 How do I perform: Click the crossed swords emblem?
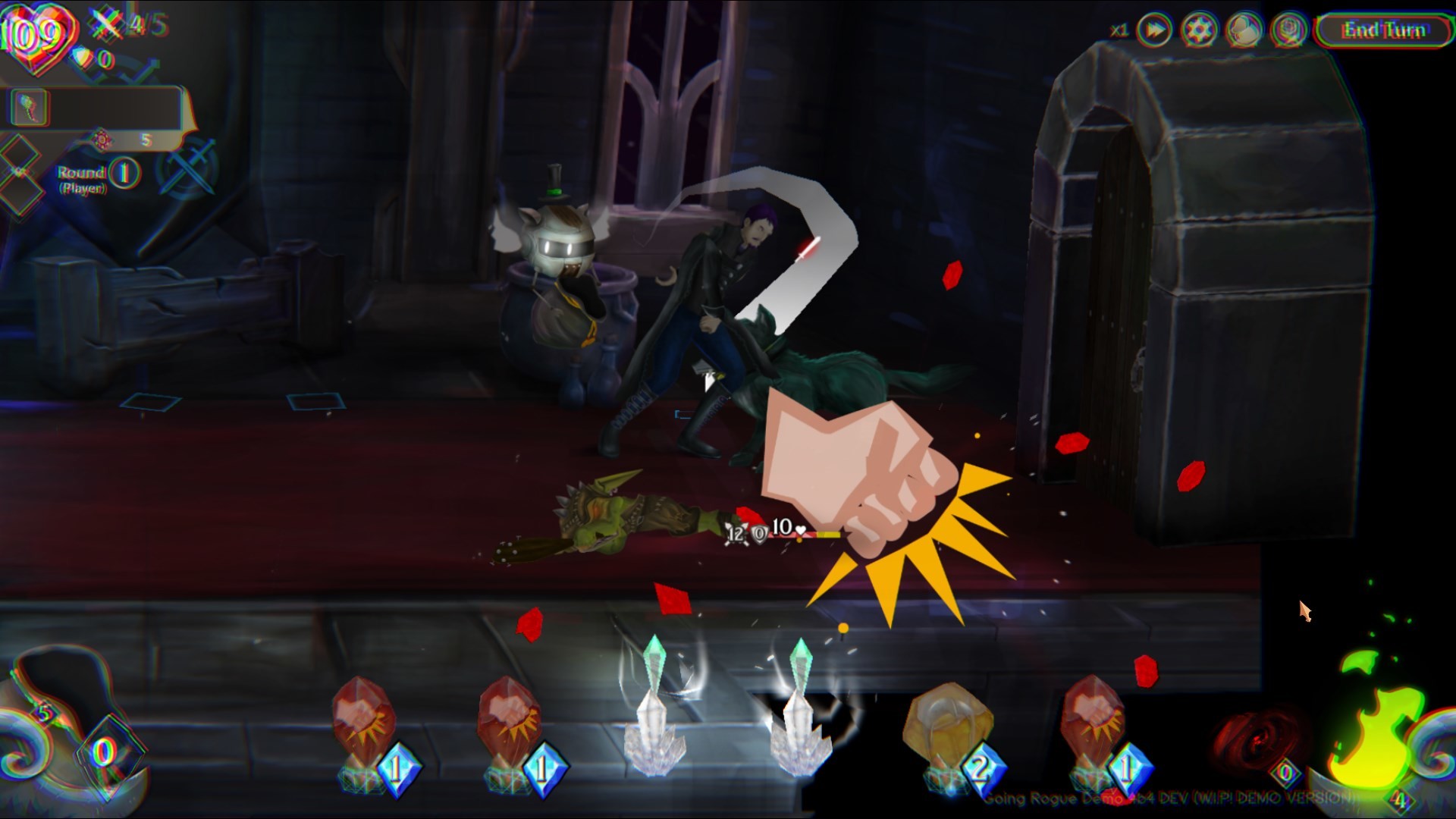coord(186,165)
